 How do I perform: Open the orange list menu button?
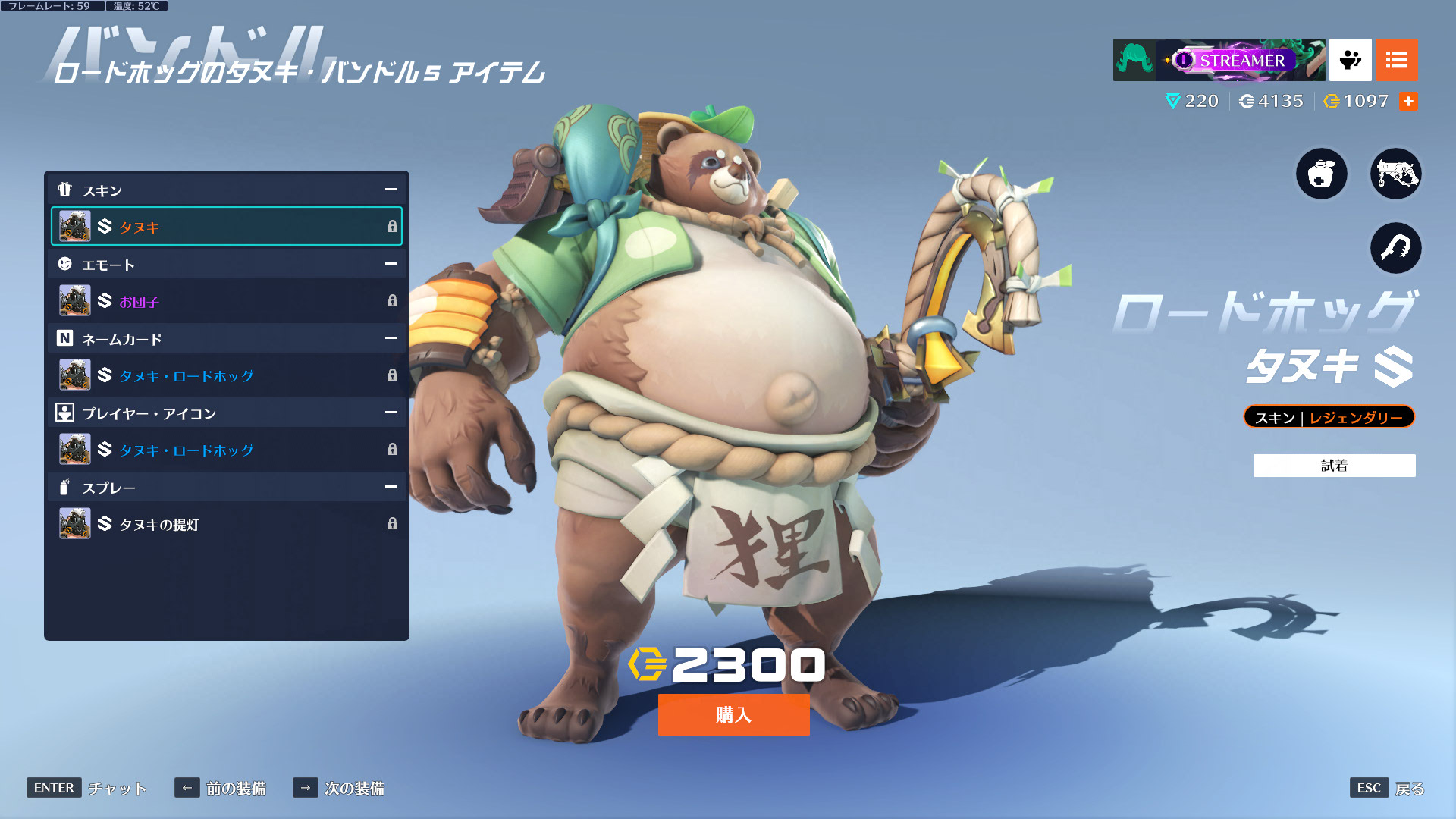tap(1396, 60)
